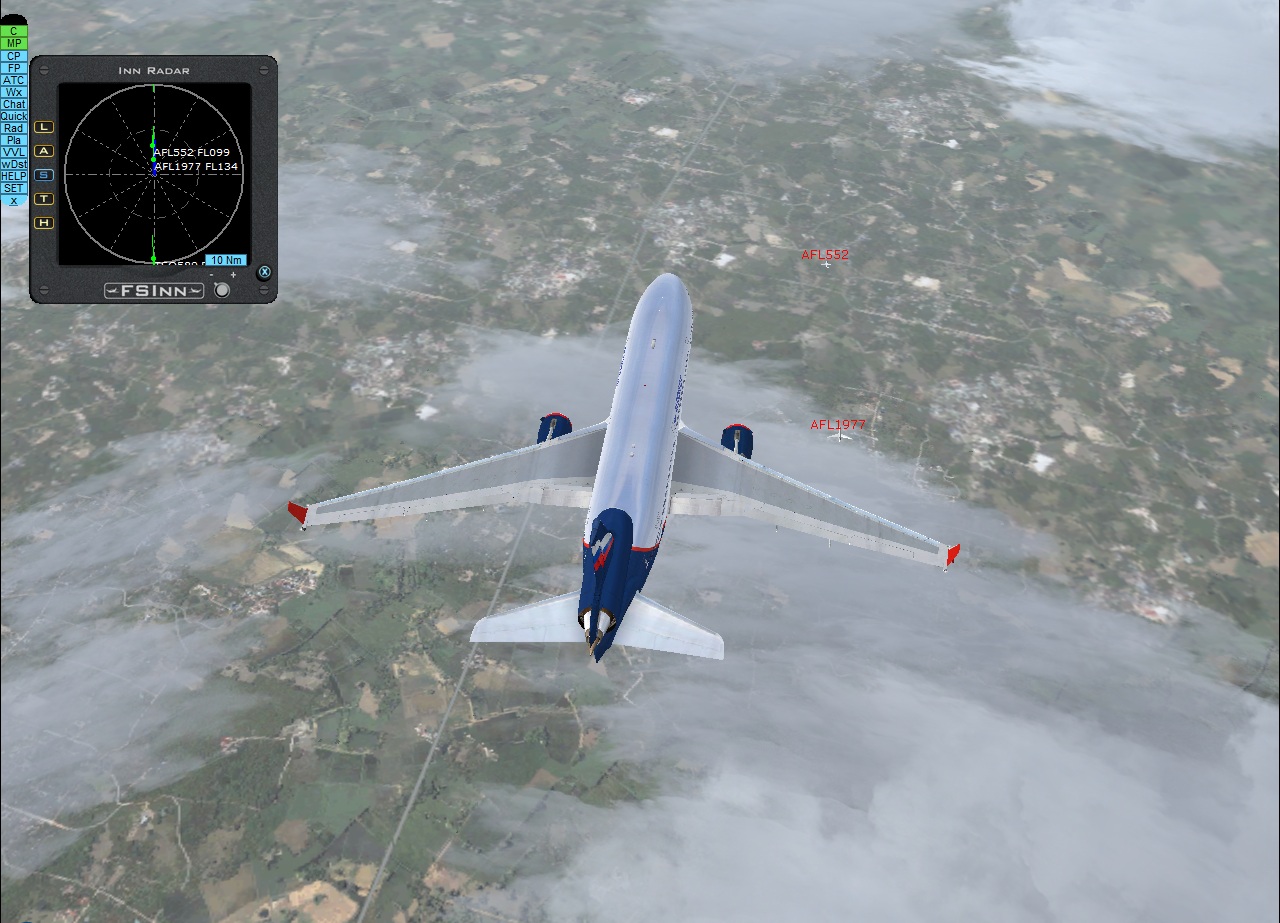Screen dimensions: 1280x923
Task: Click the wDst button
Action: click(x=14, y=164)
